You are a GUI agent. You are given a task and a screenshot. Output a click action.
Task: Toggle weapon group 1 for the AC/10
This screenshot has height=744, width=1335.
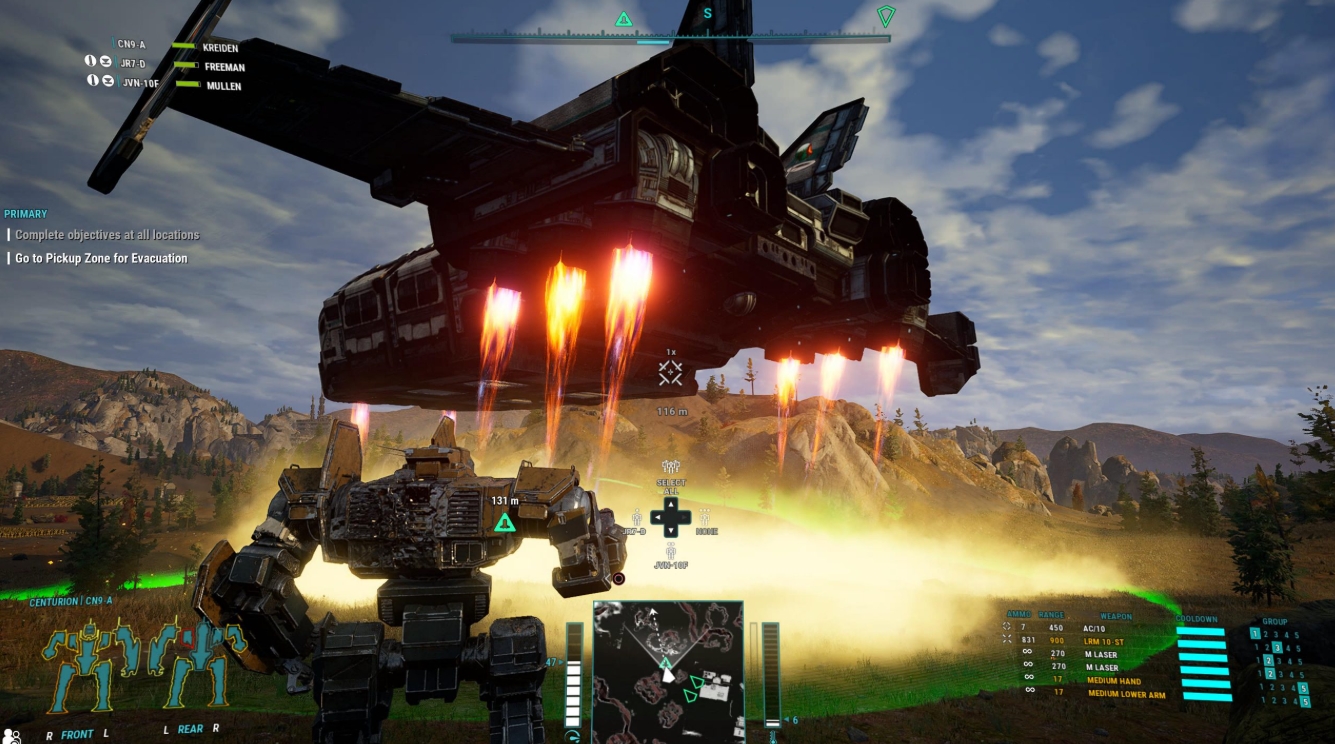[1254, 631]
